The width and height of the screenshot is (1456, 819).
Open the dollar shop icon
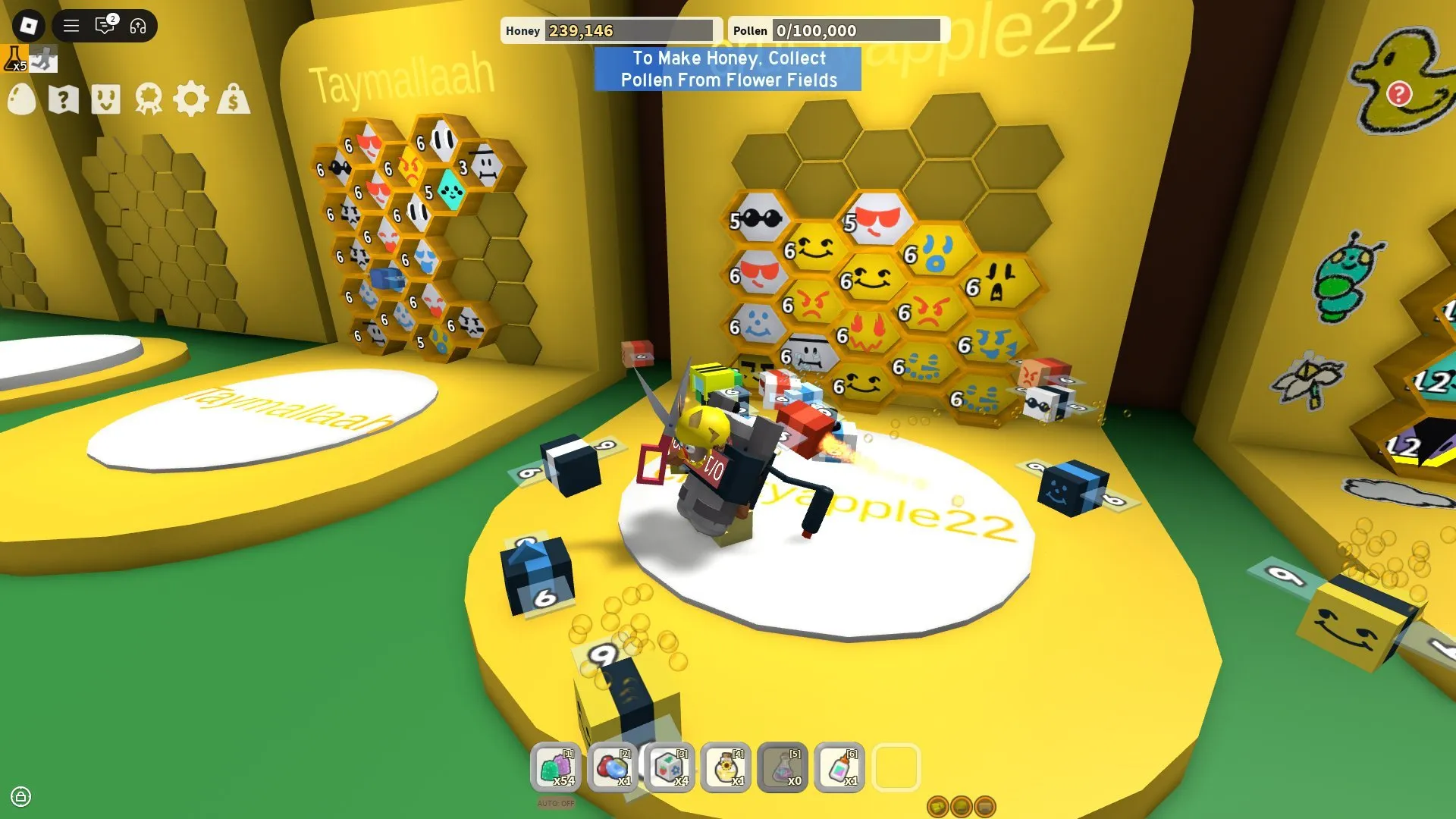[x=234, y=99]
